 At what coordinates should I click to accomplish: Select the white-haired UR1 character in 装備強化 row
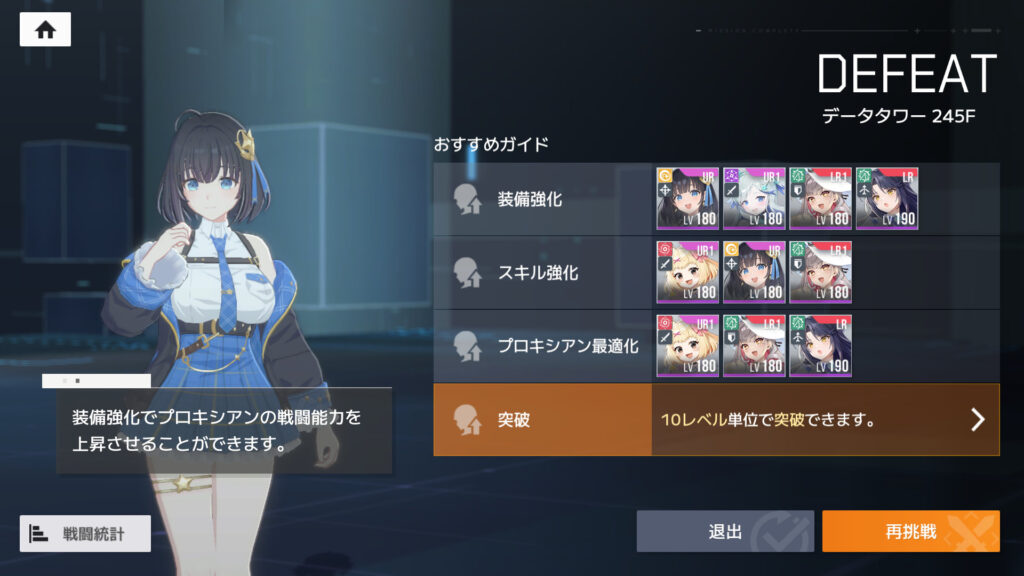754,198
